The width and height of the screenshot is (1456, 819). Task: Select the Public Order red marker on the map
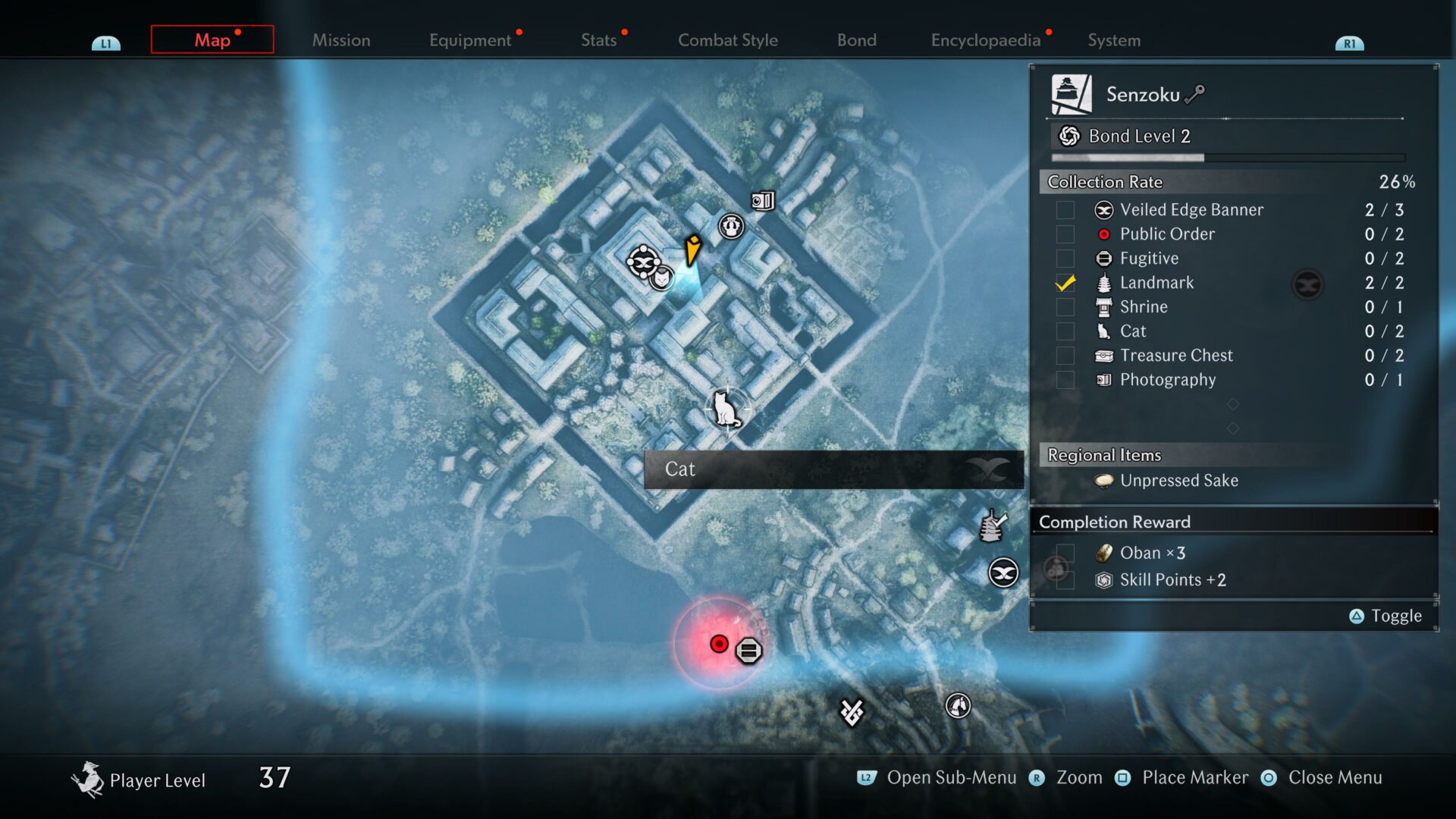click(718, 644)
